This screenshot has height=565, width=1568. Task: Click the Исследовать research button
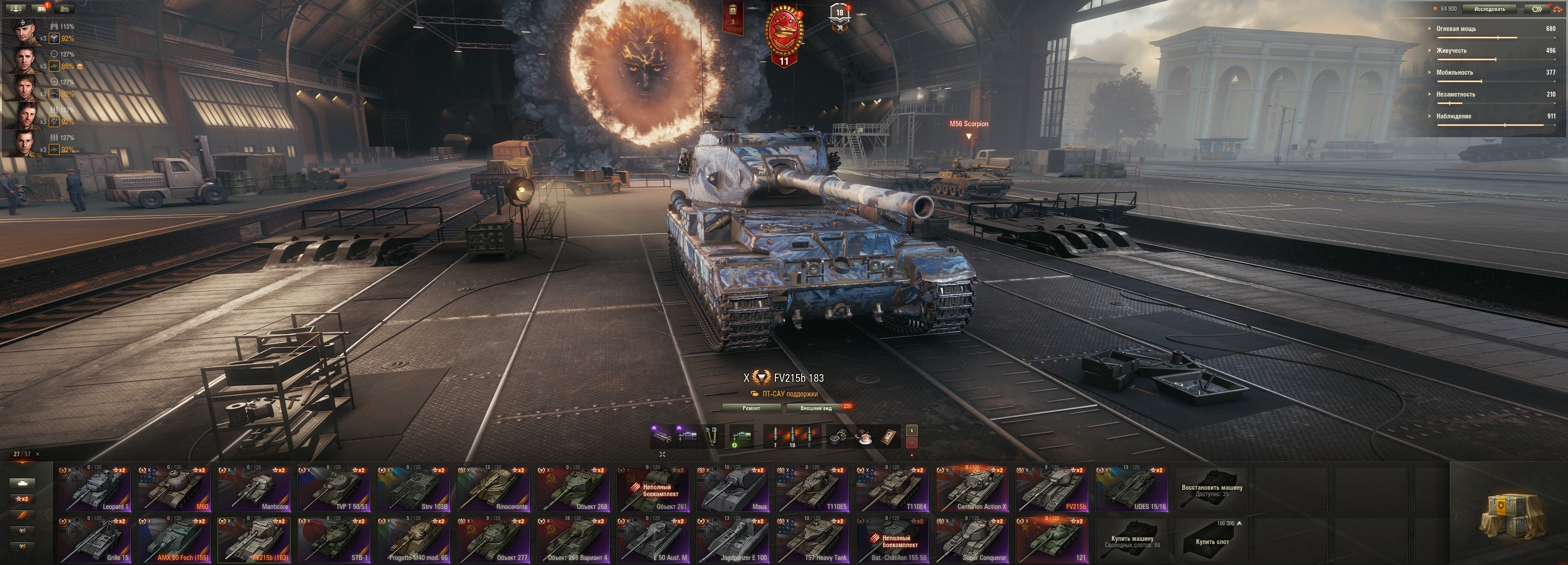tap(1489, 9)
